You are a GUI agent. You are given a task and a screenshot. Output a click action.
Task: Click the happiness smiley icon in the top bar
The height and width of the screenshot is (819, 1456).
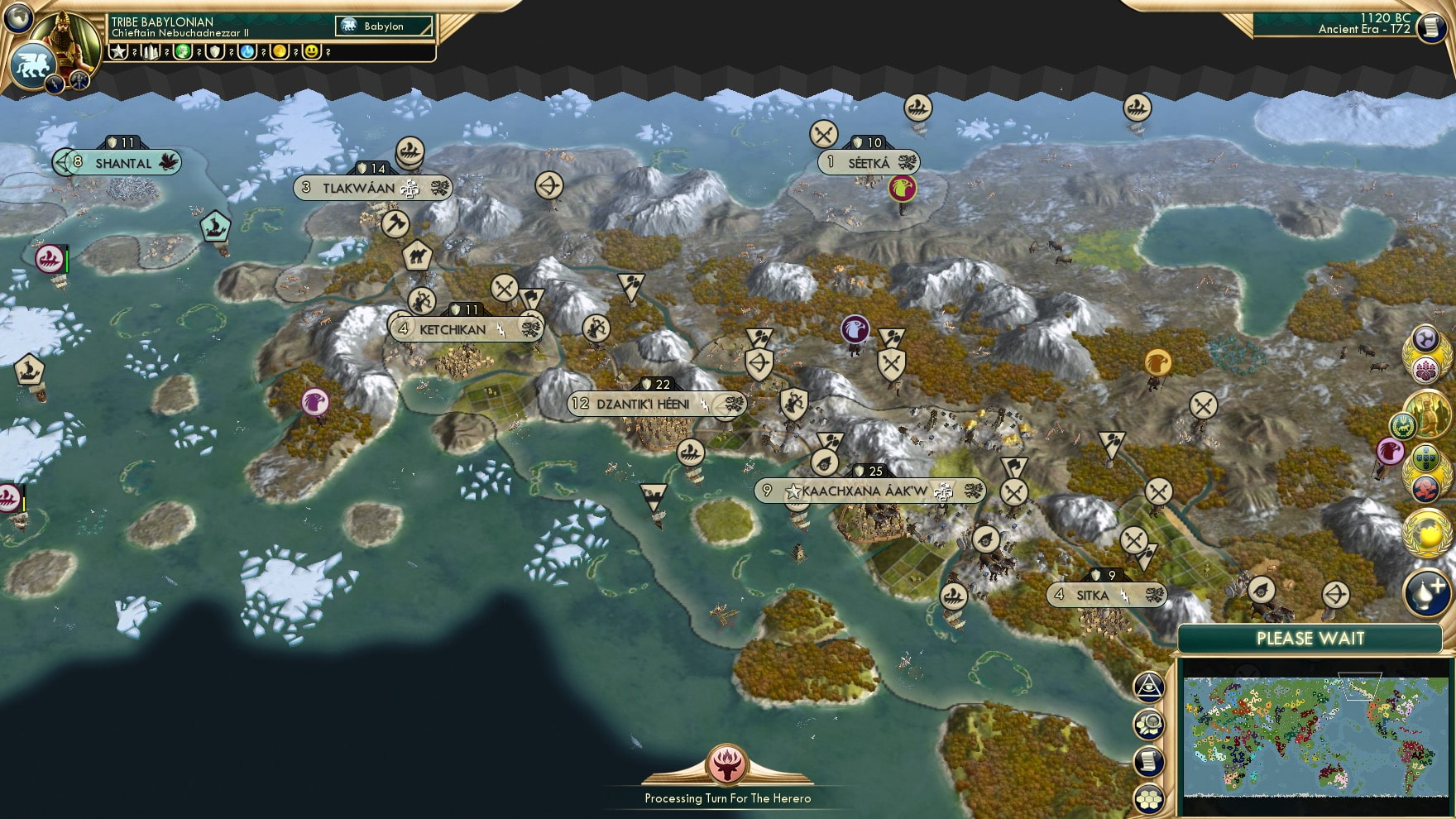tap(310, 52)
